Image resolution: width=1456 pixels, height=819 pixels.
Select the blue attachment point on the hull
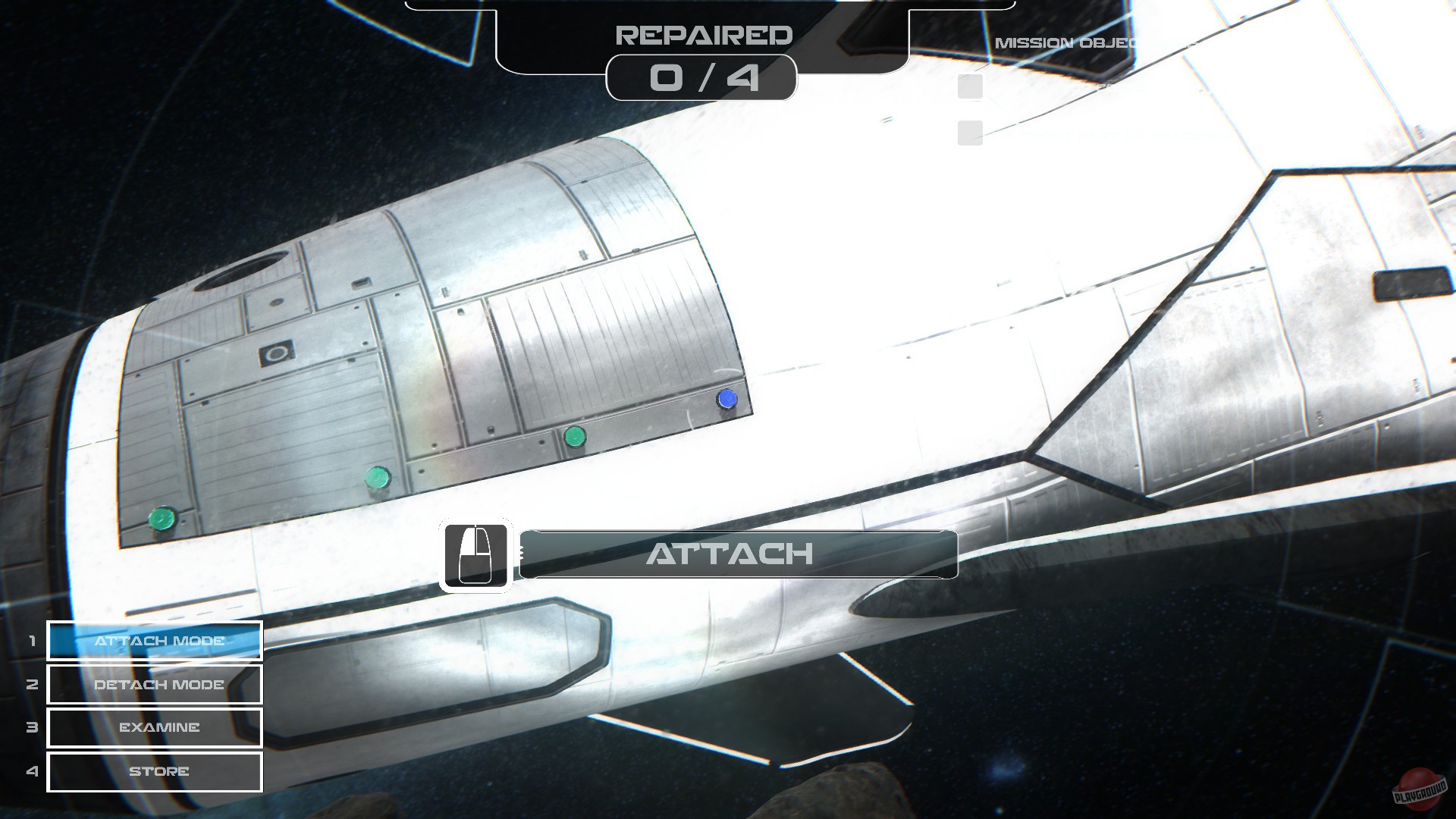point(726,397)
